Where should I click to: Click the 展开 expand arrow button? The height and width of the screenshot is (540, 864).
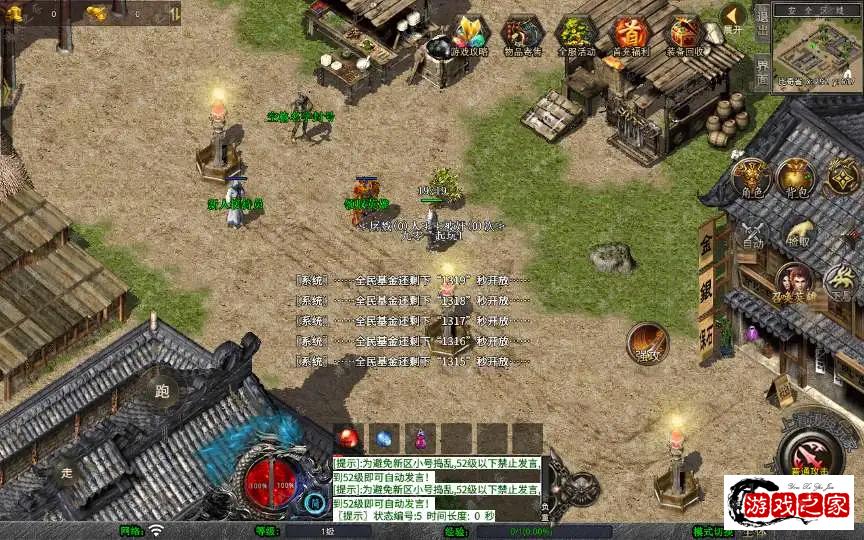coord(734,17)
